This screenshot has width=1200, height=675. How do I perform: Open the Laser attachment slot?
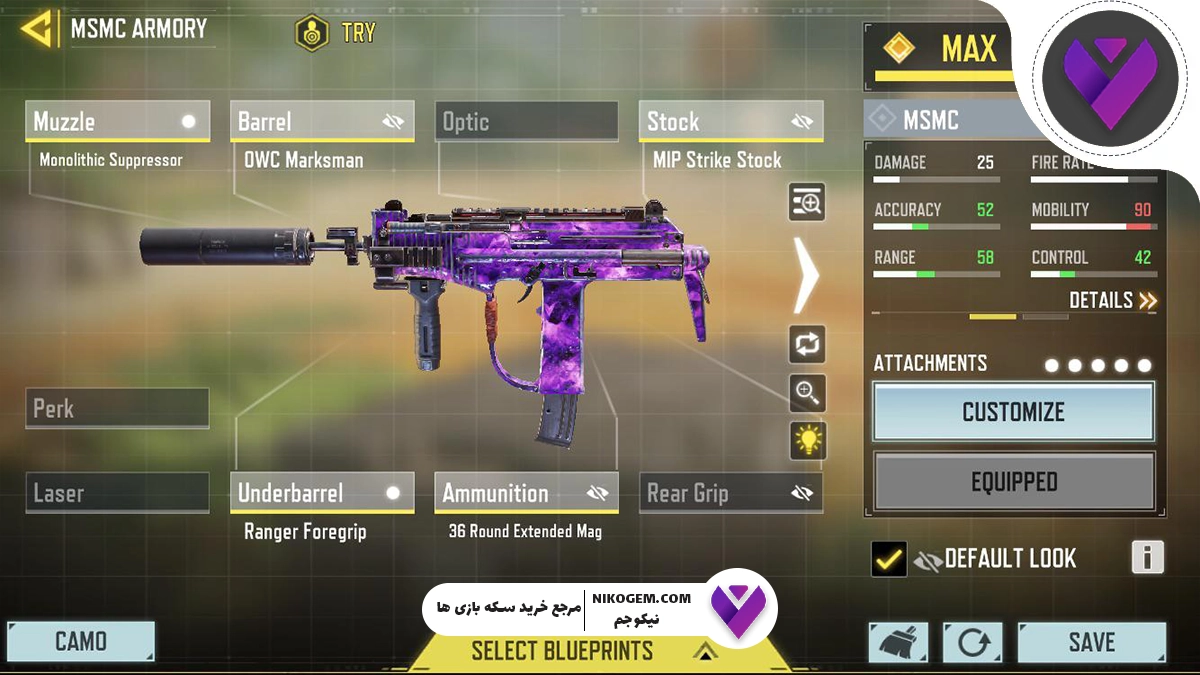[117, 493]
